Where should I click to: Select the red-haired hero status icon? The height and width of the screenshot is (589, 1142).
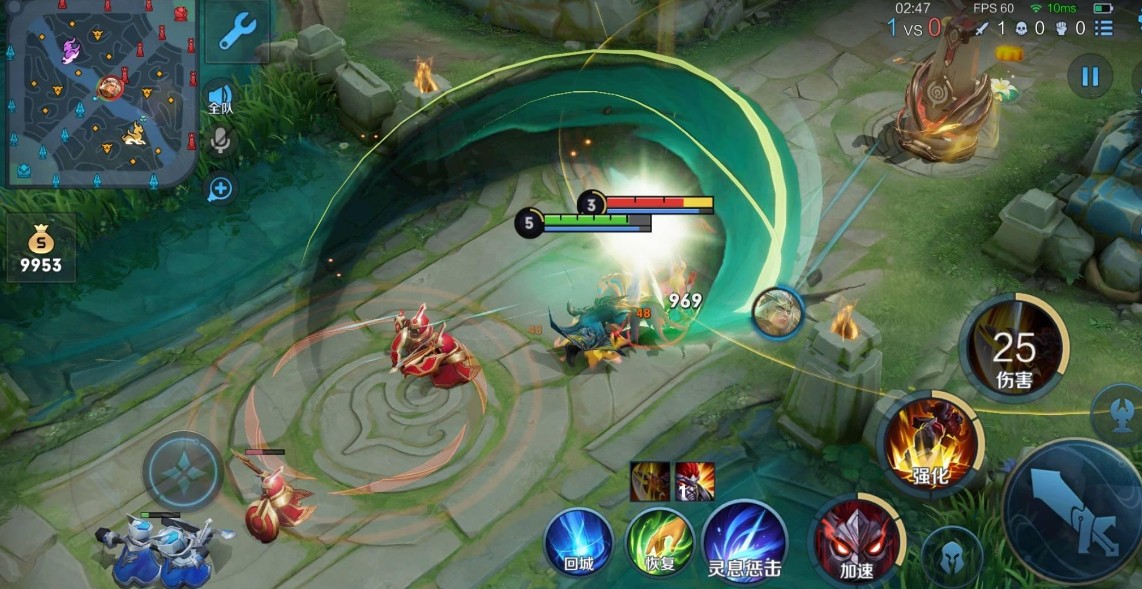[694, 481]
